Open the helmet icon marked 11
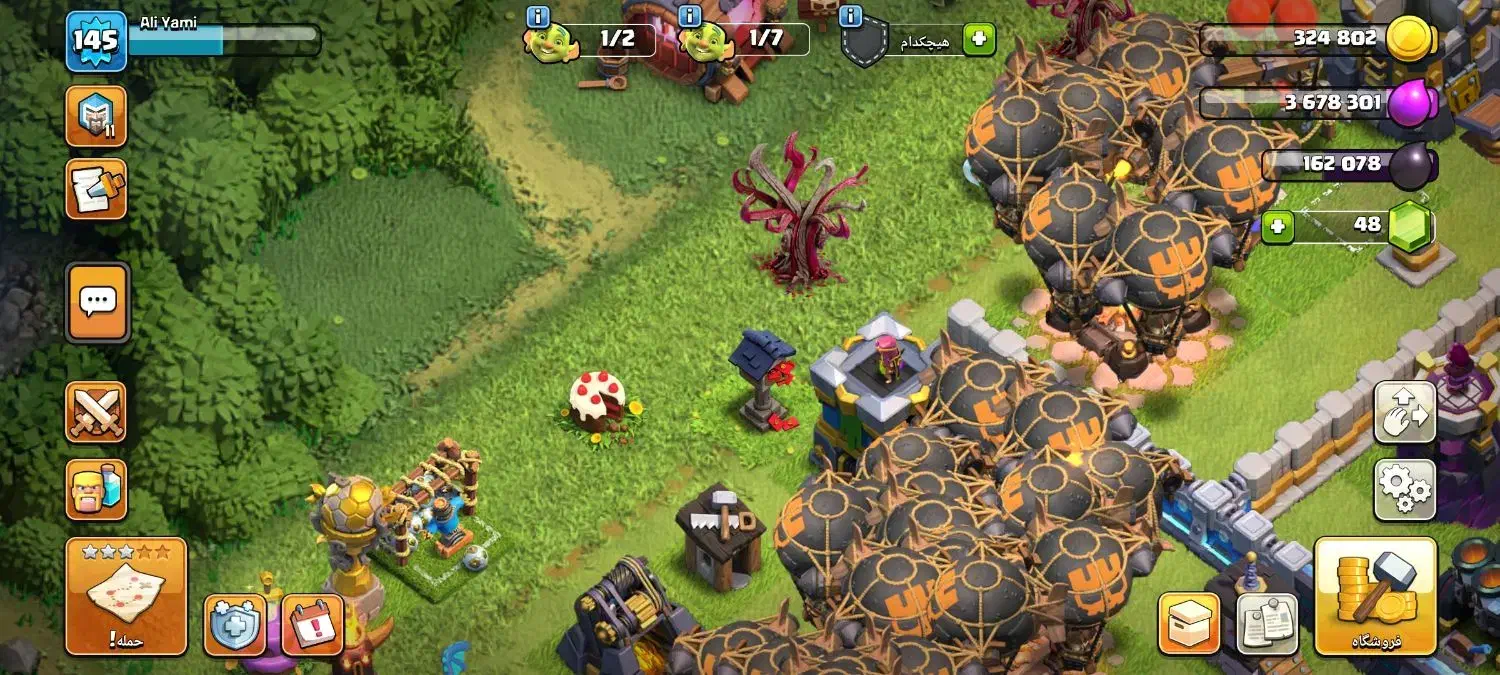This screenshot has height=675, width=1500. tap(96, 117)
